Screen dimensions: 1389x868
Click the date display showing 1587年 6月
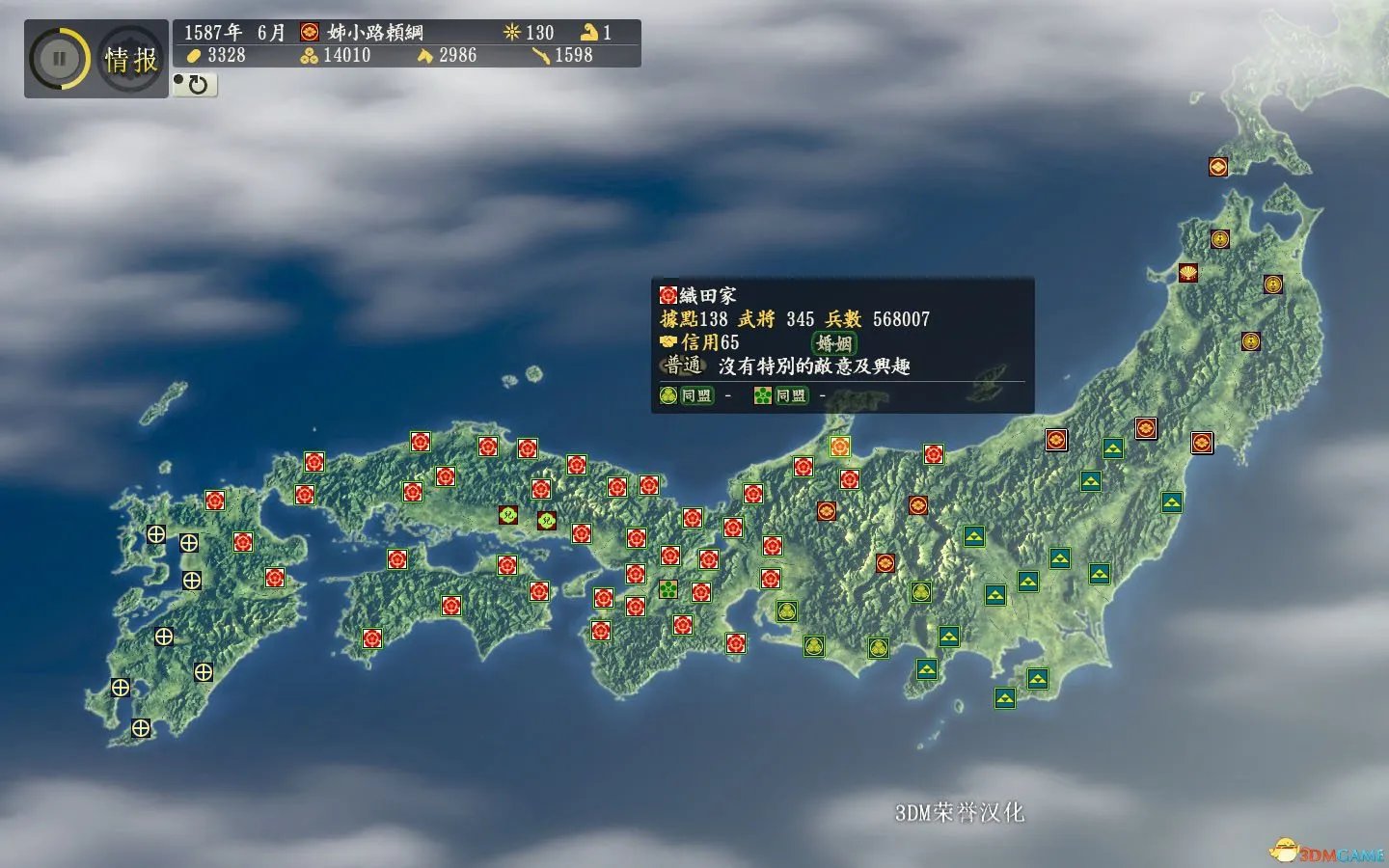point(234,32)
